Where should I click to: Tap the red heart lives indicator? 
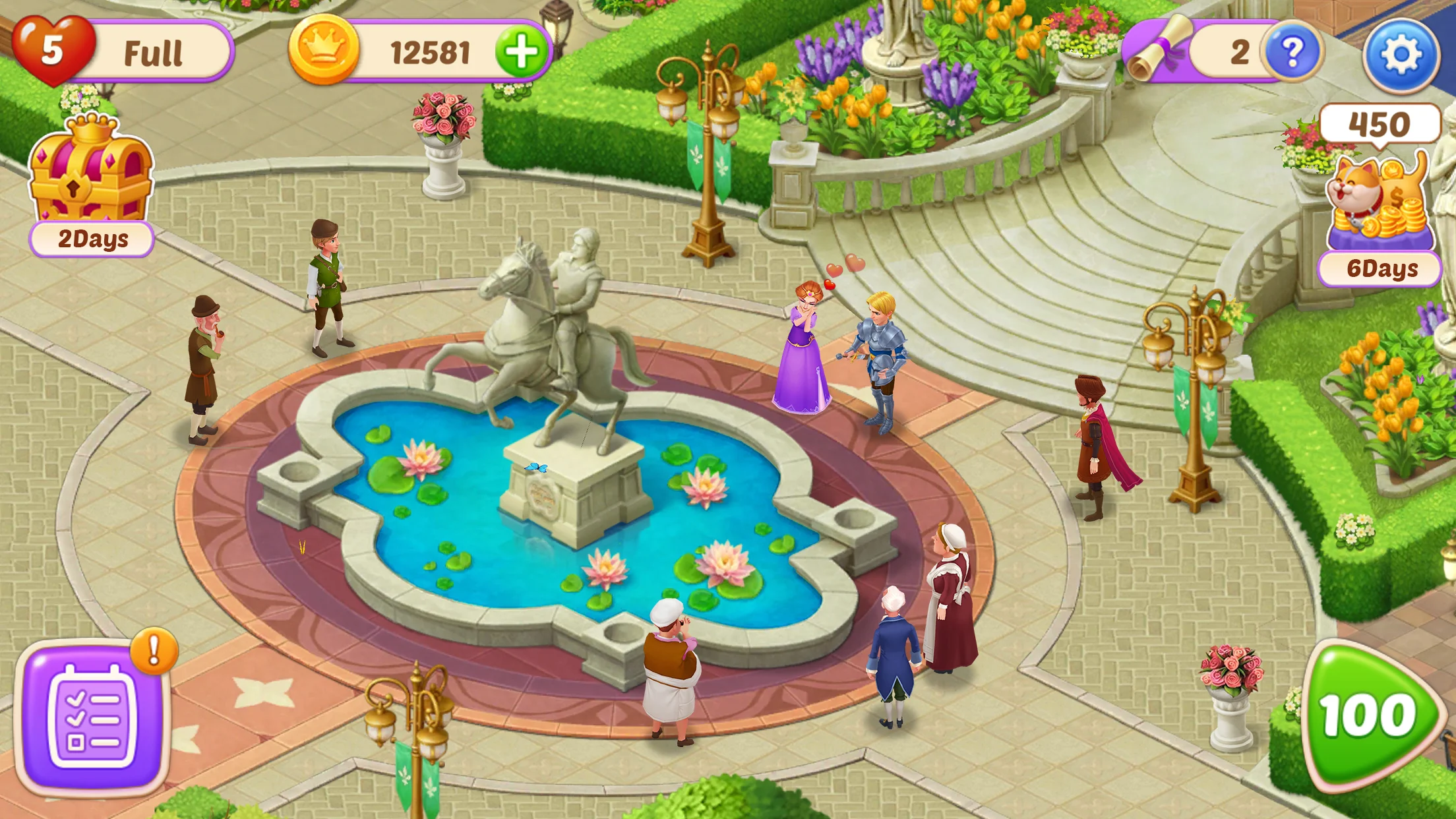coord(53,50)
